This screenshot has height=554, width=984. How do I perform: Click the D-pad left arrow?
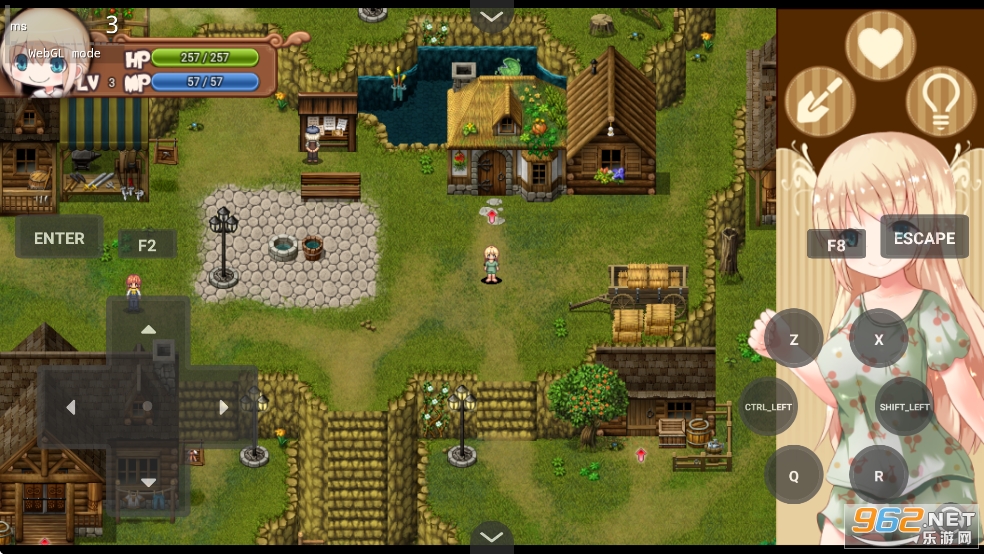click(x=71, y=407)
